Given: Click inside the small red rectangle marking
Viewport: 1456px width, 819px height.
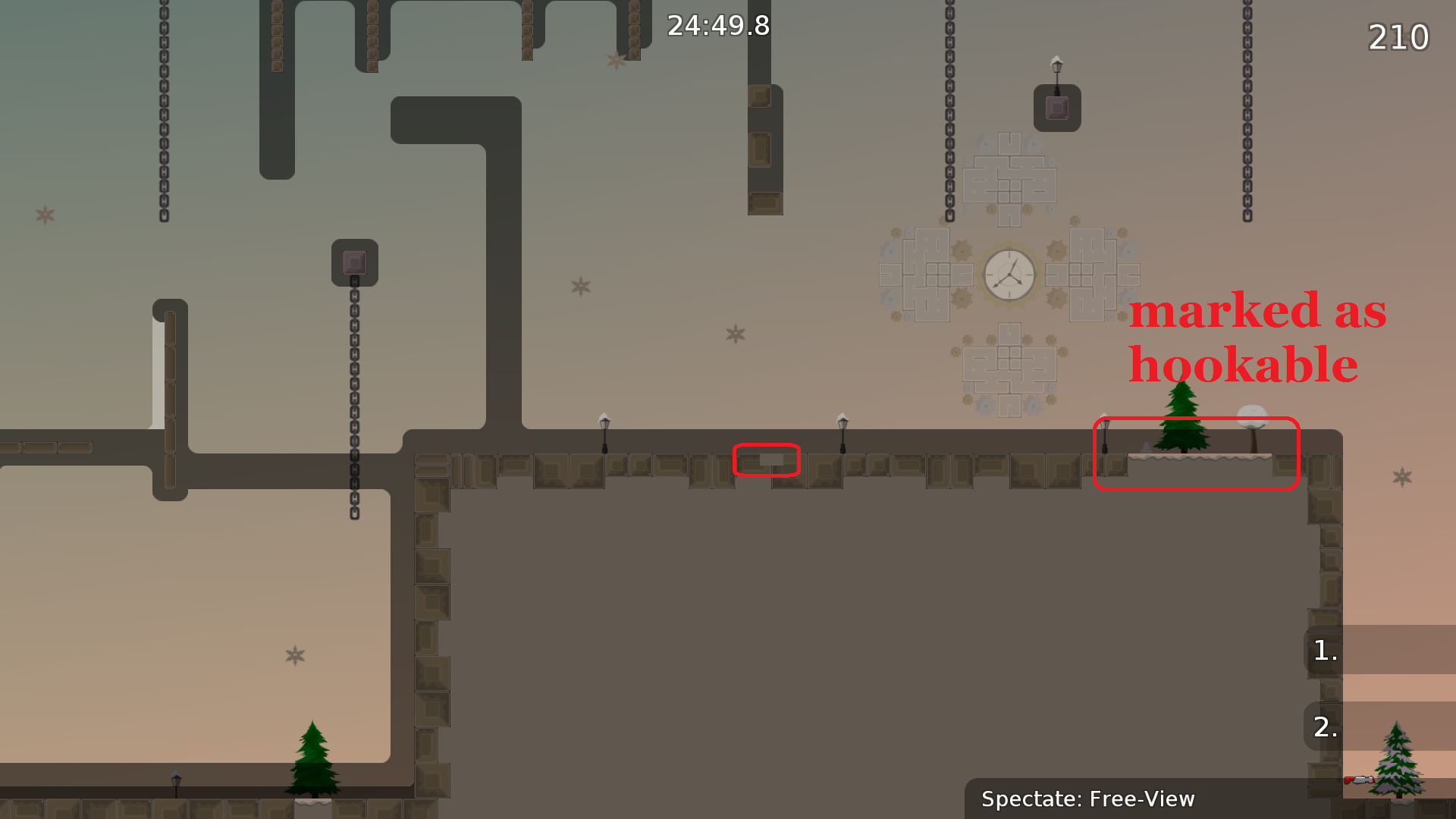Looking at the screenshot, I should 767,460.
